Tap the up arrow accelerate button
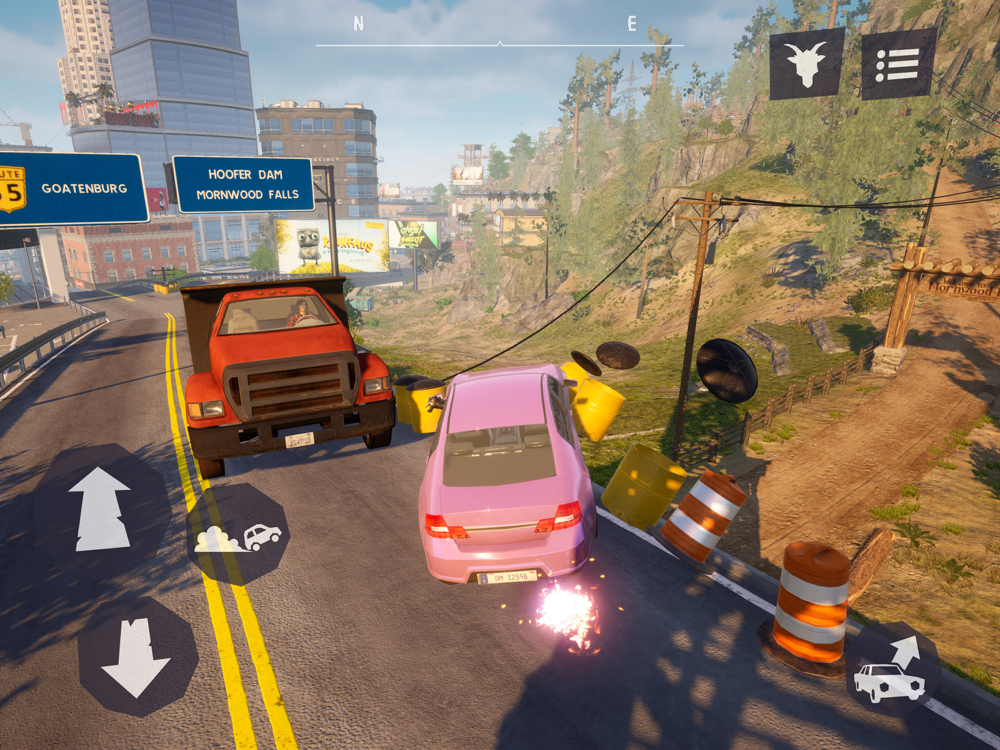The image size is (1000, 750). [x=100, y=509]
